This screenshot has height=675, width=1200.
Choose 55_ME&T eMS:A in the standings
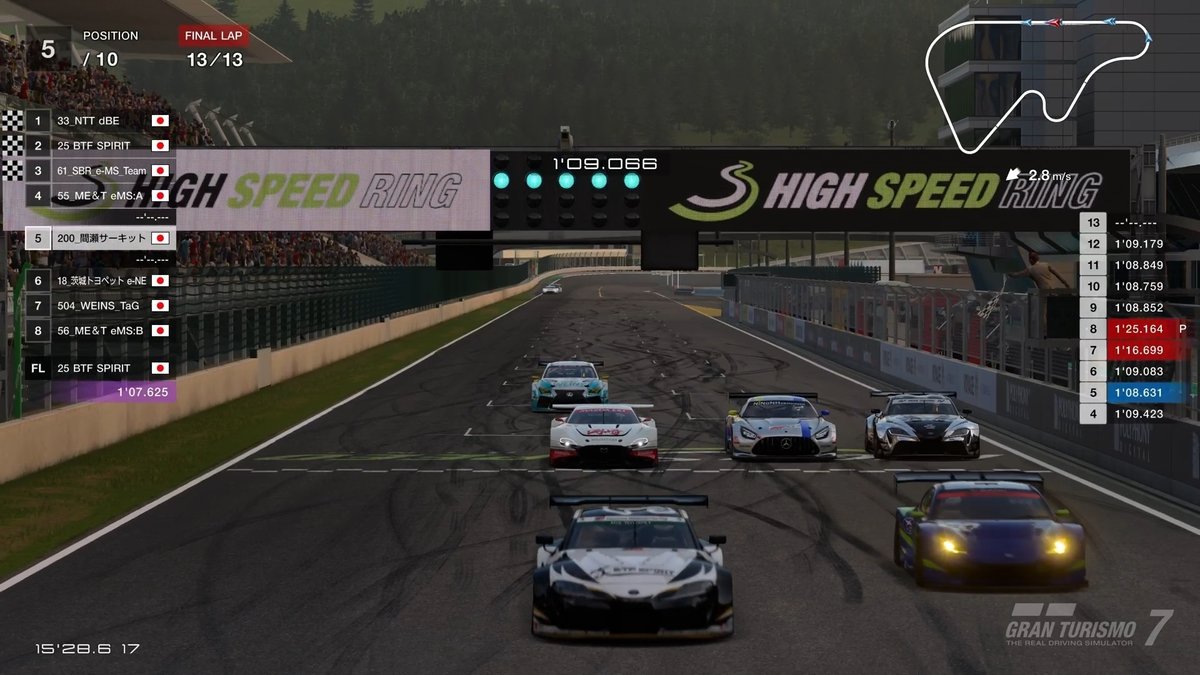100,196
